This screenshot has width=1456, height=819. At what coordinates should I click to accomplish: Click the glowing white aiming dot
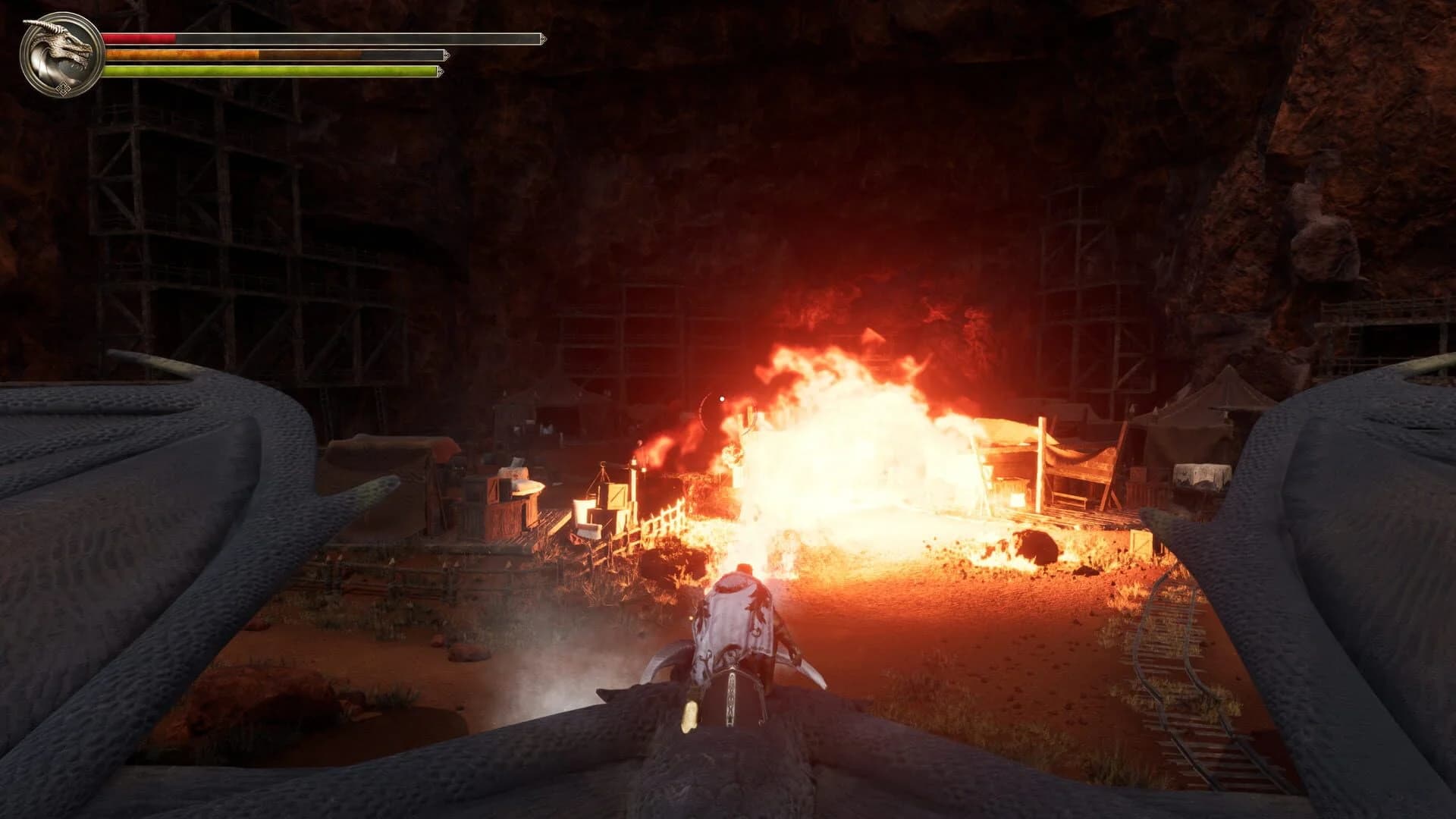pyautogui.click(x=722, y=399)
